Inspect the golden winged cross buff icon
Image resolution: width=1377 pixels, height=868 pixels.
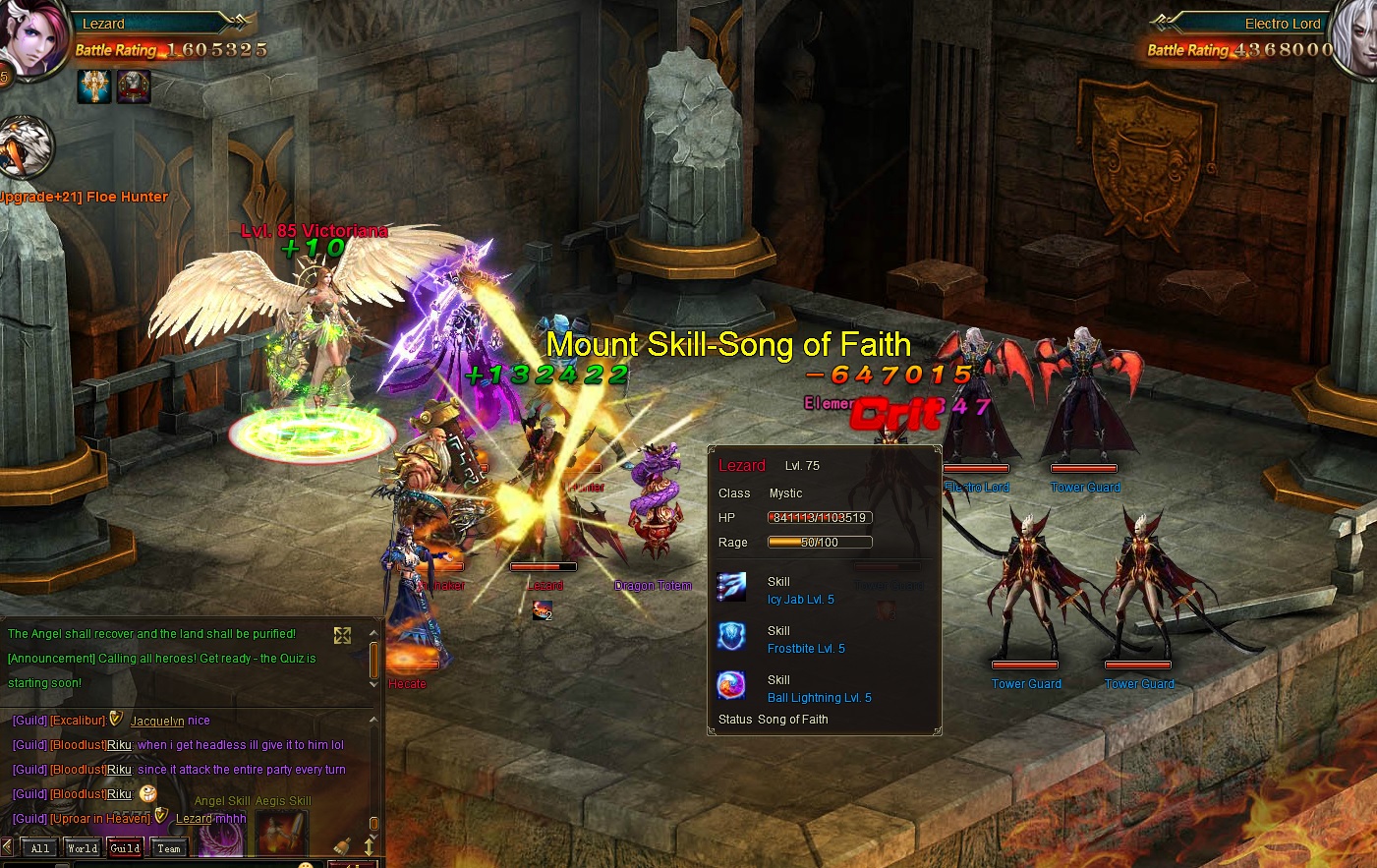pyautogui.click(x=95, y=87)
